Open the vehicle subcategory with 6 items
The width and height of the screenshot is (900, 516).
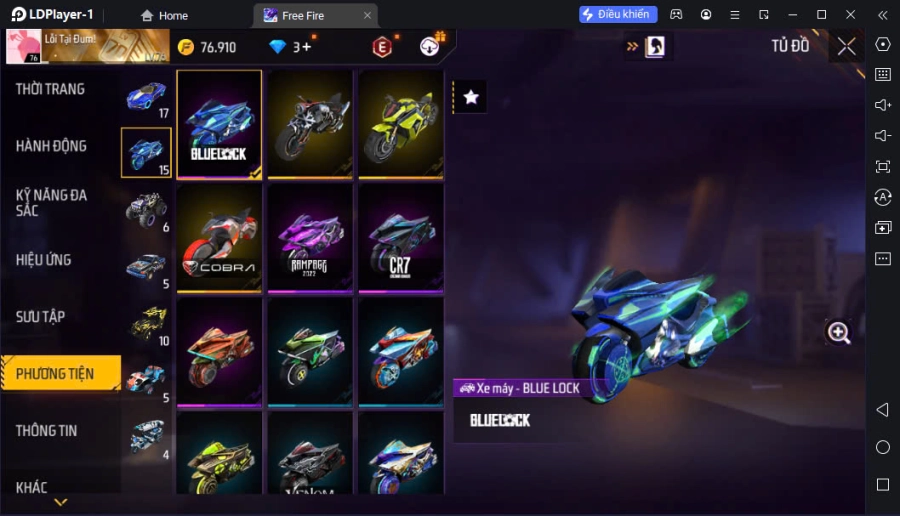[x=147, y=211]
